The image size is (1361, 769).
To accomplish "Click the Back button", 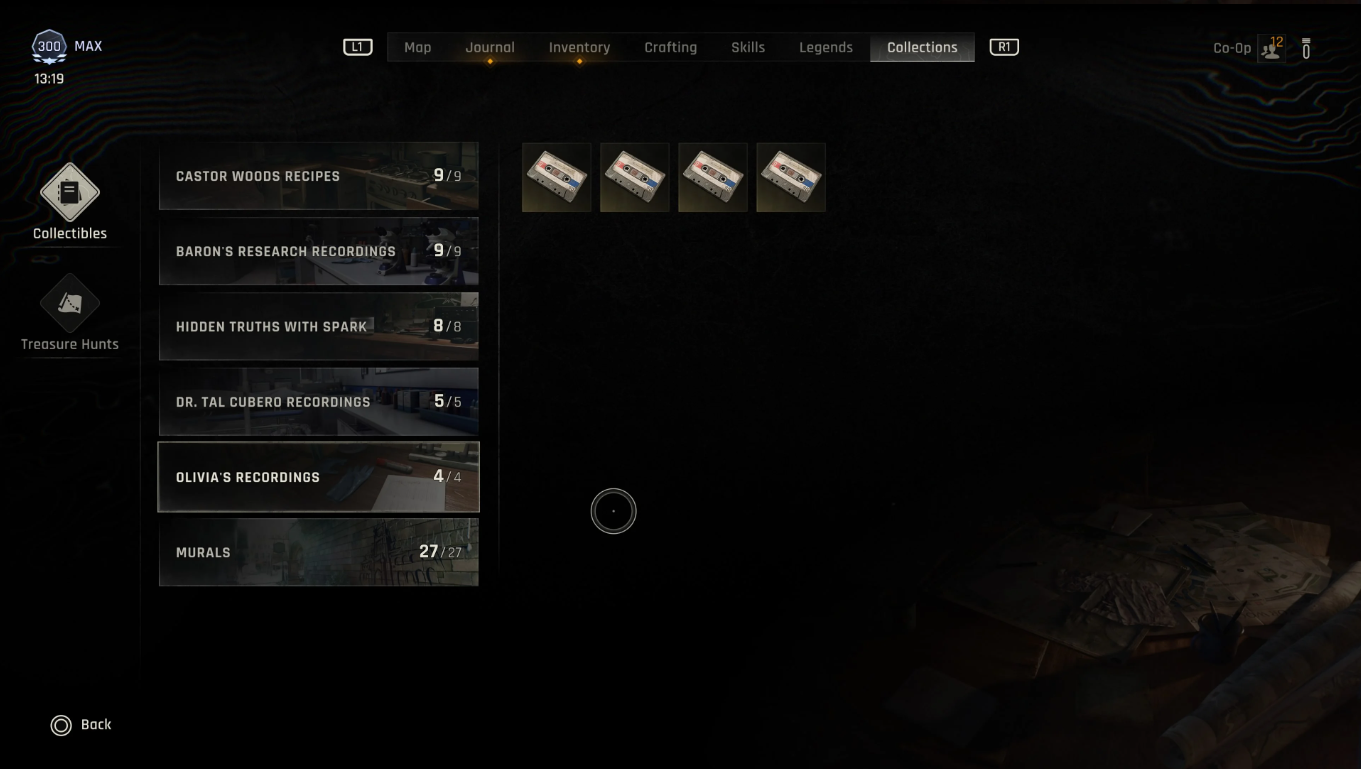I will 81,725.
